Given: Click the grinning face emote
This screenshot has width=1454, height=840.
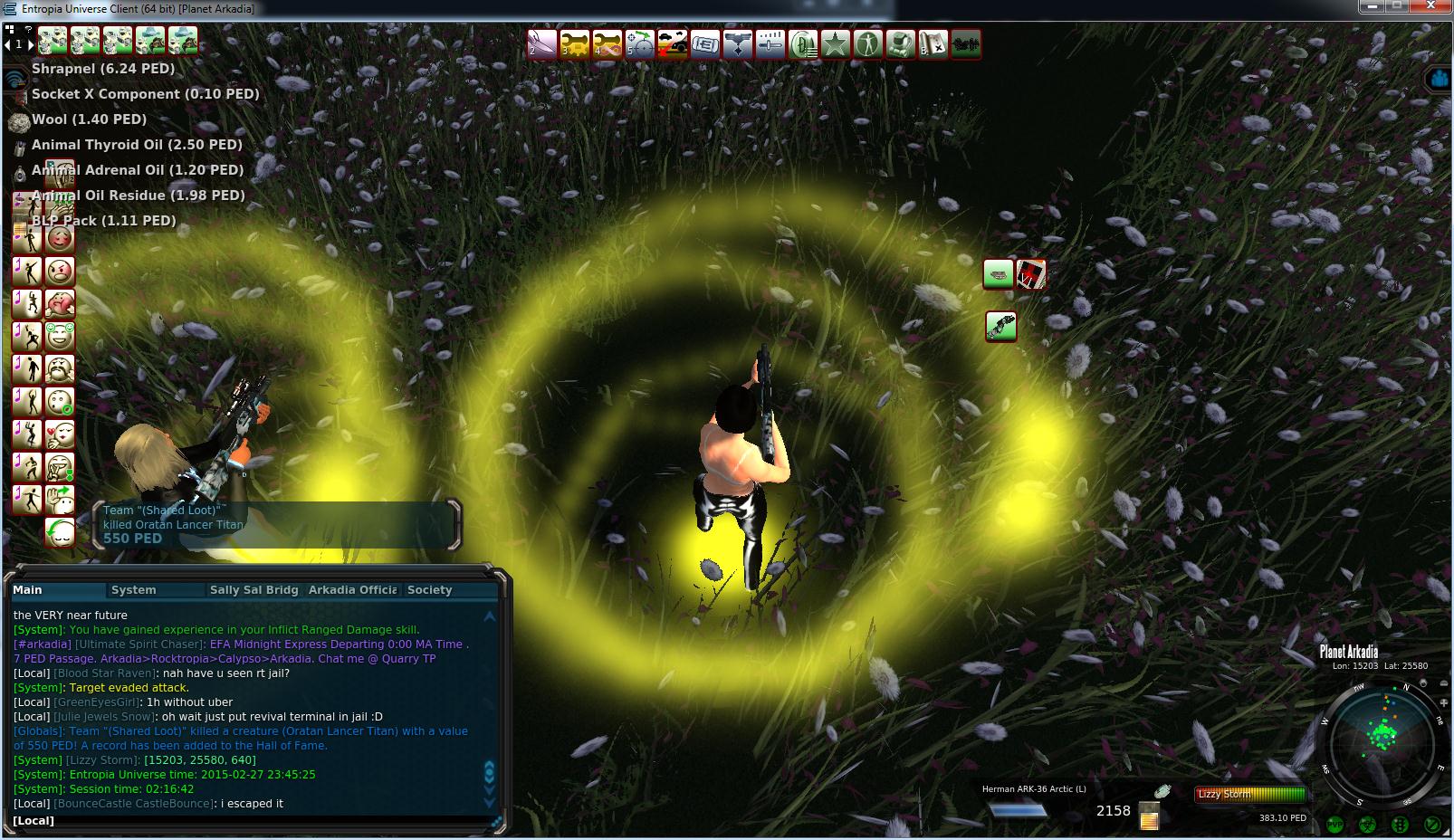Looking at the screenshot, I should click(60, 337).
